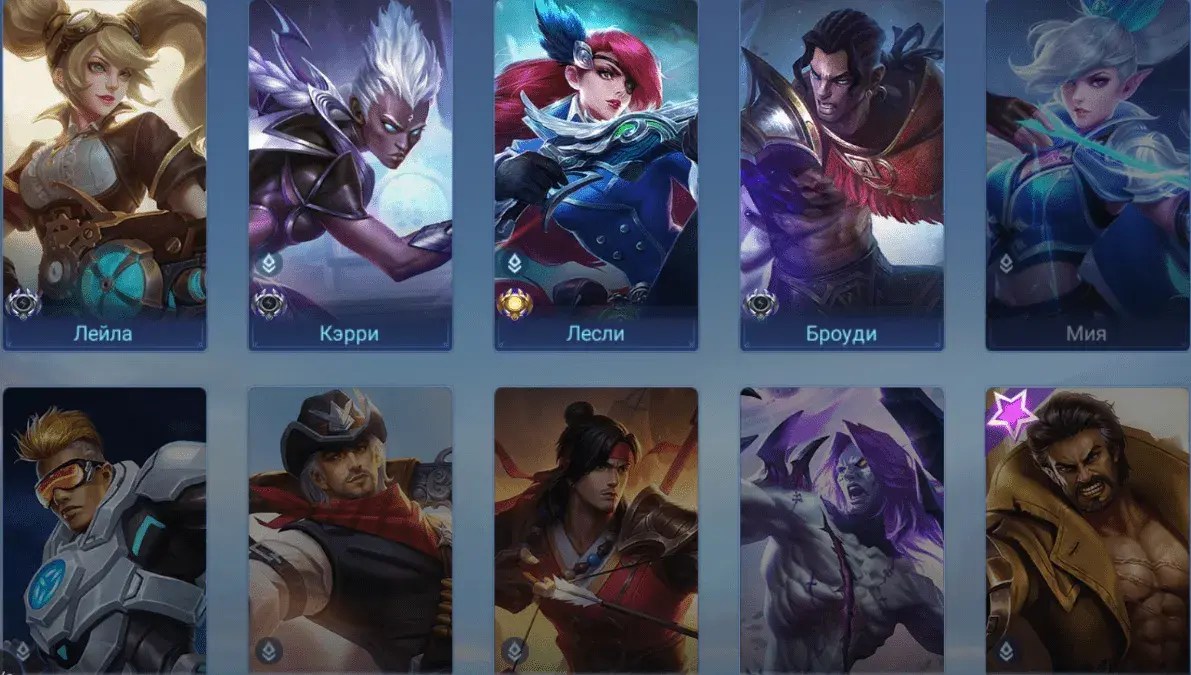Pick the bearded hero in the brown coat
1191x675 pixels.
(1086, 530)
